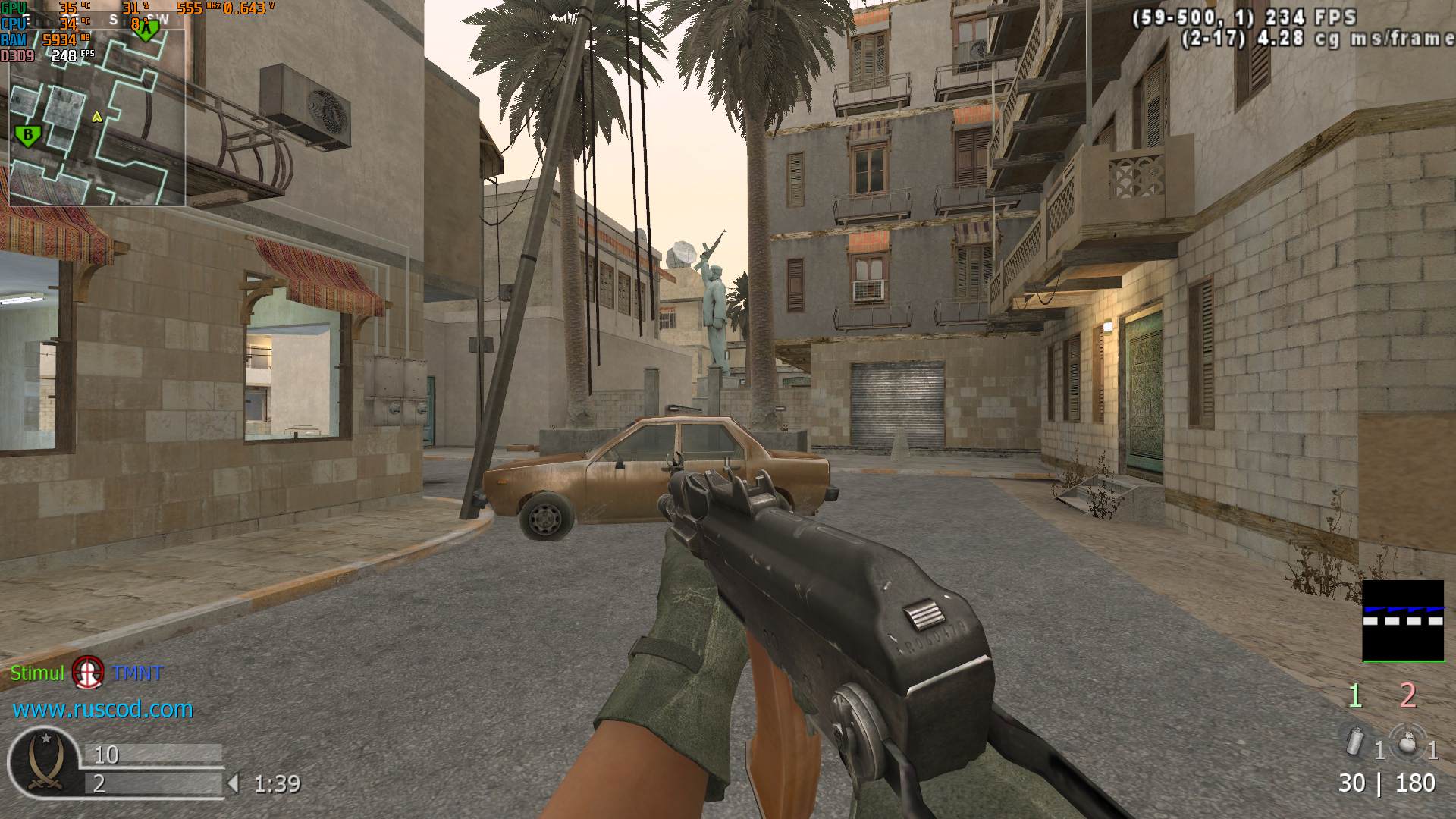Click the yellow player arrow on minimap

coord(96,117)
